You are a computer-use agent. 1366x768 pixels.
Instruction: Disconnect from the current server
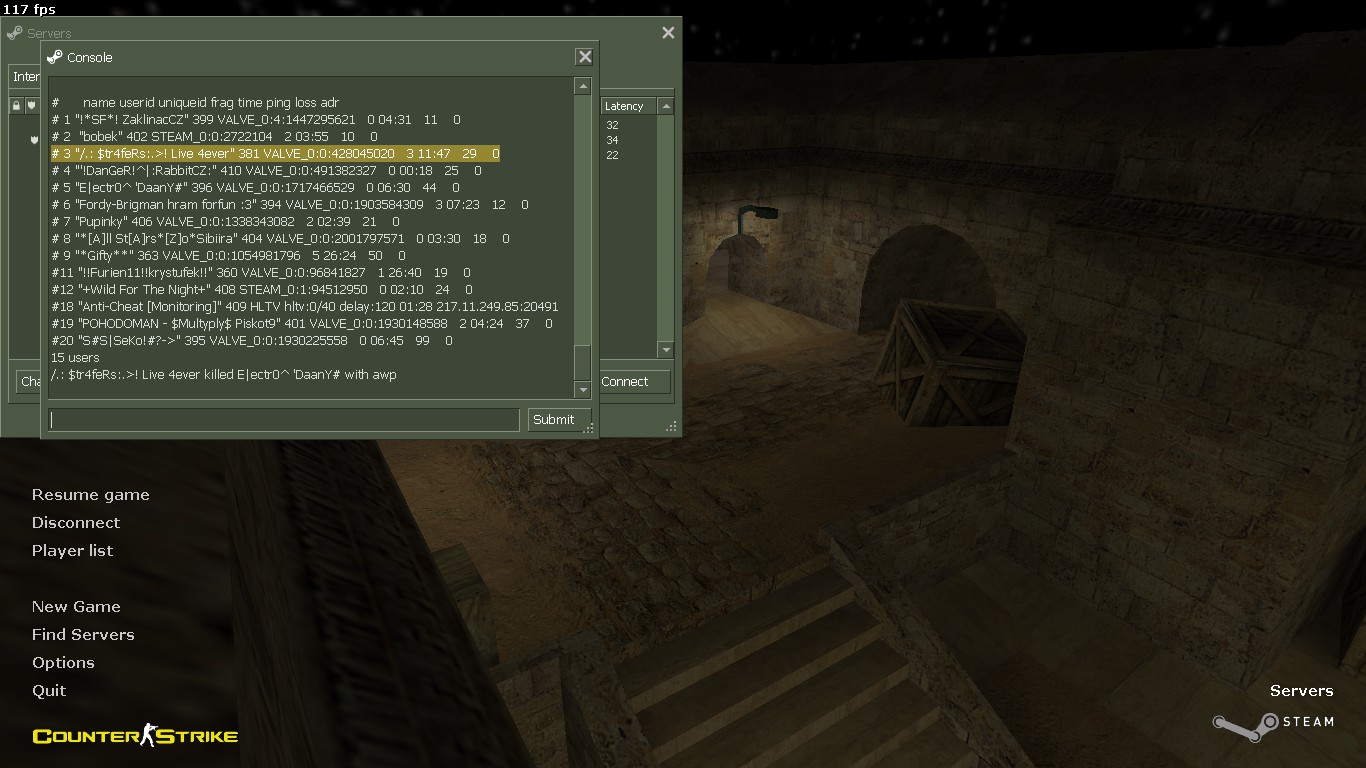[x=76, y=523]
